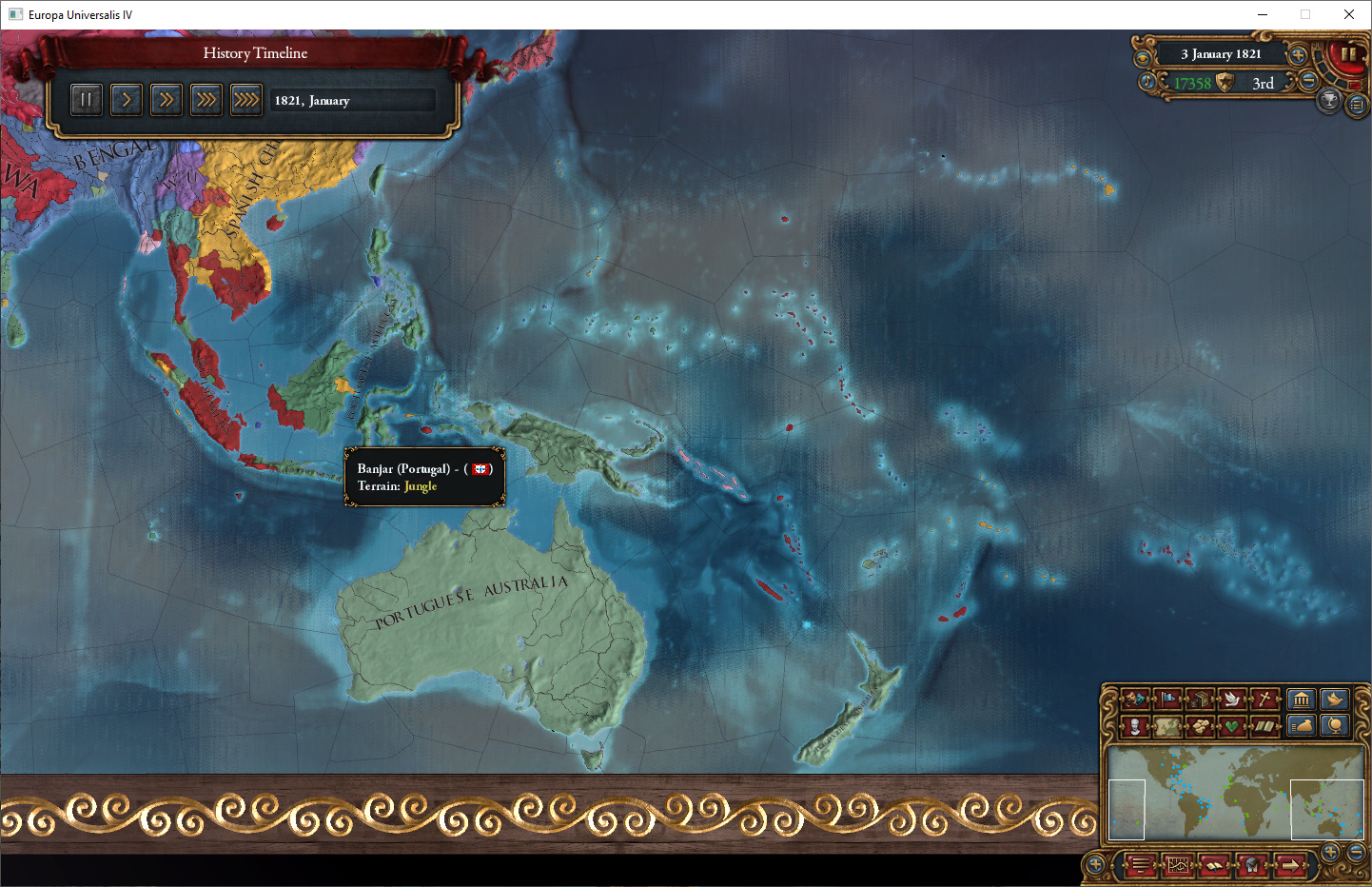
Task: Close the Europa Universalis IV window
Action: coord(1348,14)
